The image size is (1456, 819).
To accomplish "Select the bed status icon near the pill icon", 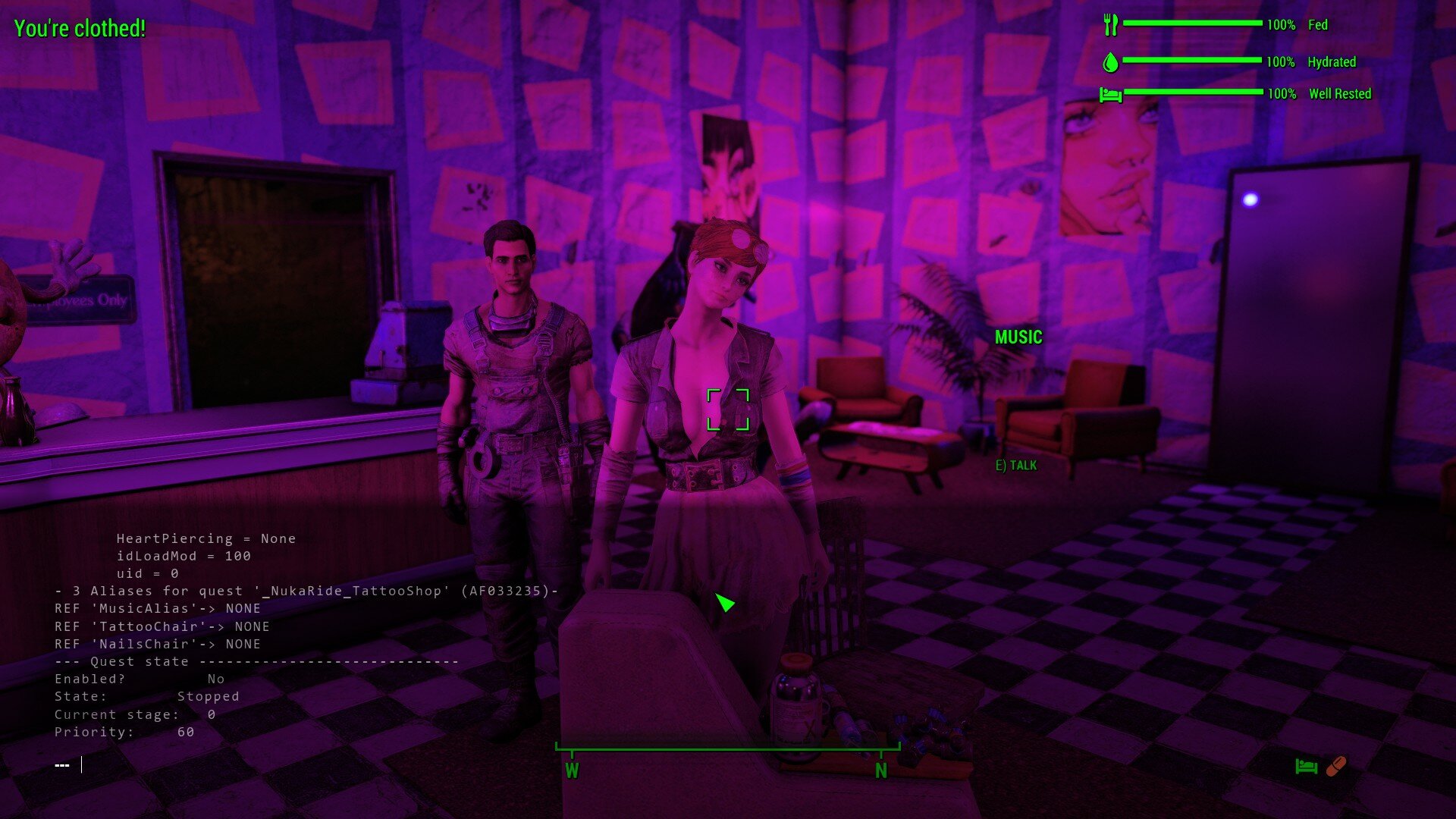I will 1306,767.
